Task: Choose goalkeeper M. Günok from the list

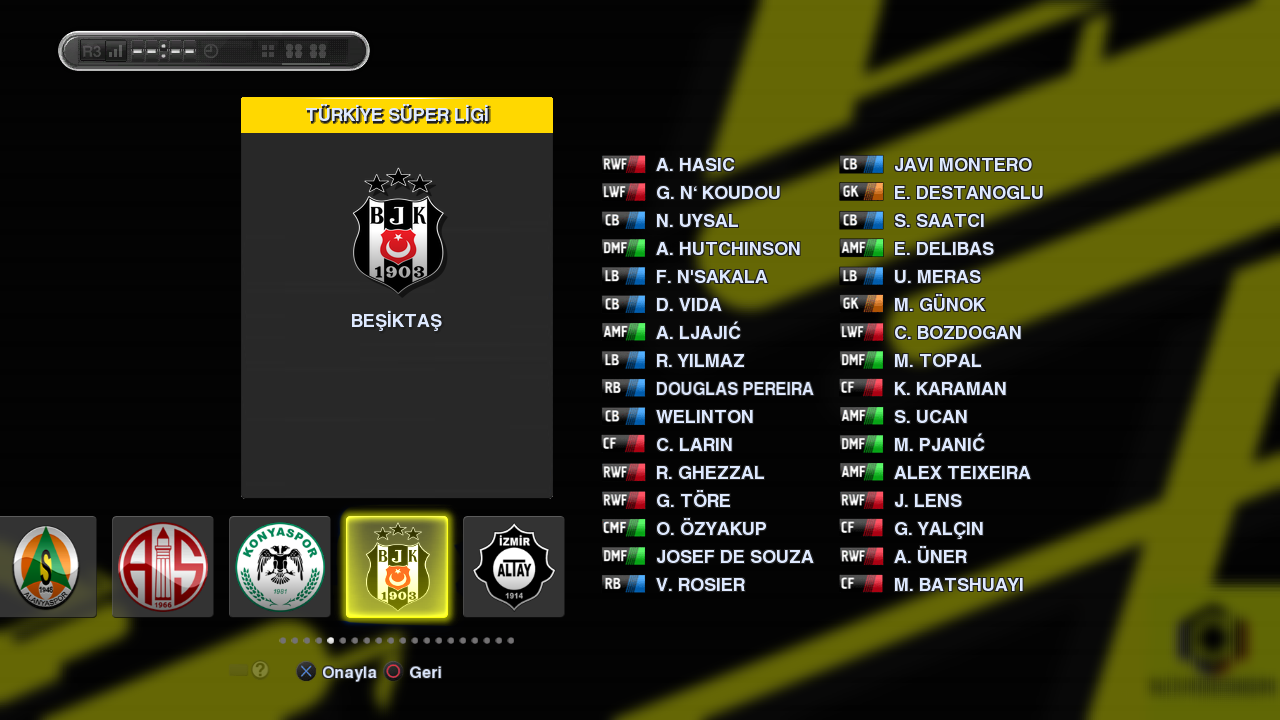Action: pos(939,305)
